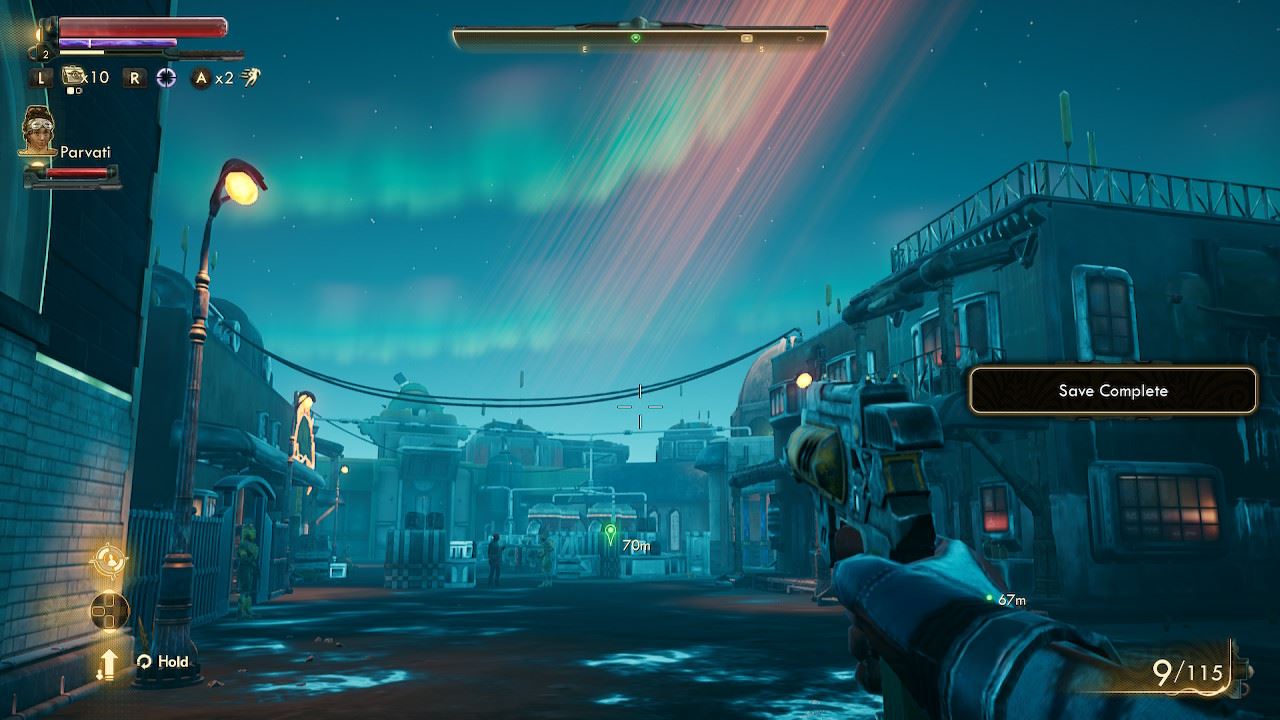The height and width of the screenshot is (720, 1280).
Task: Click the running-figure dodge ability icon
Action: click(250, 77)
